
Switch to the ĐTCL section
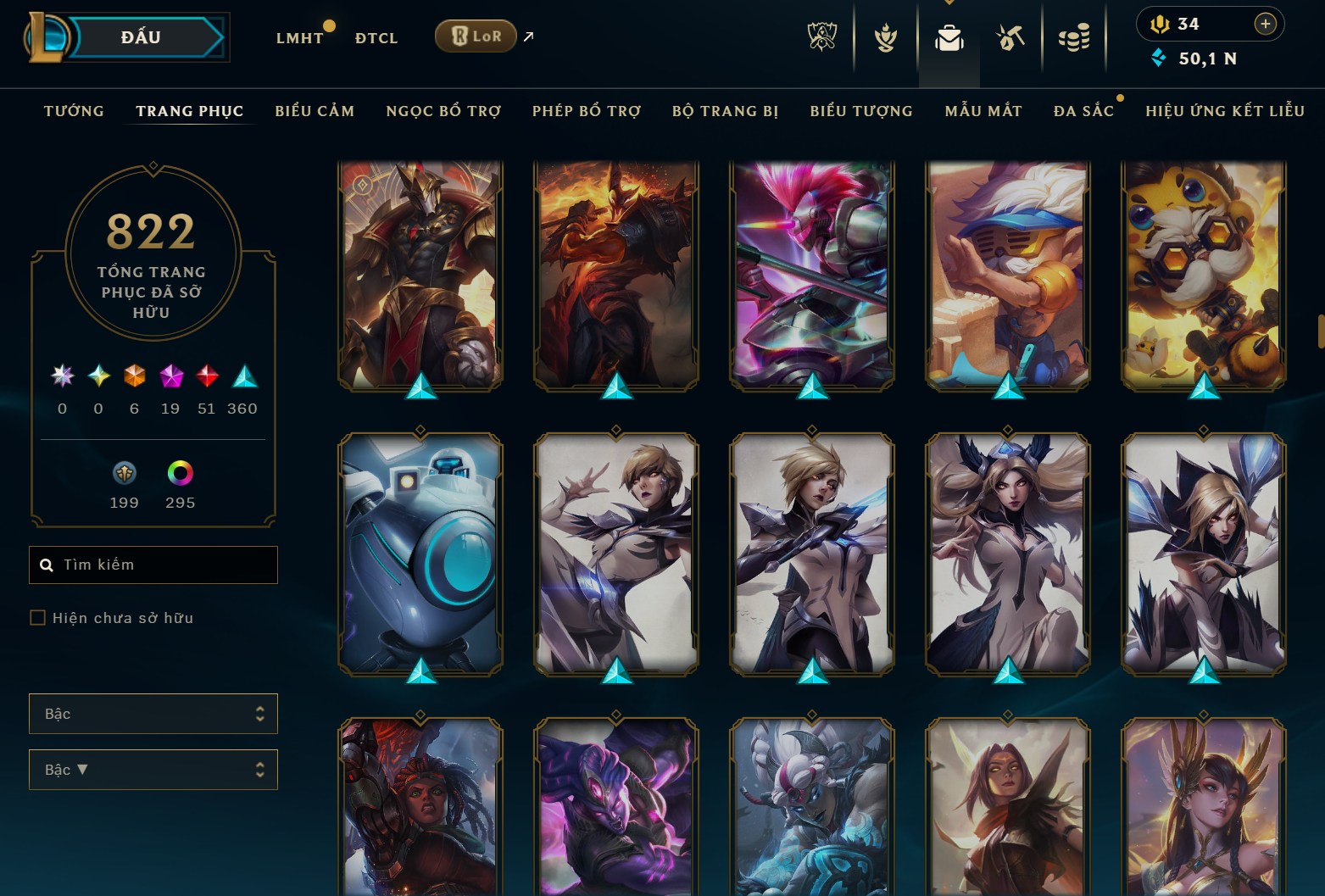[376, 38]
